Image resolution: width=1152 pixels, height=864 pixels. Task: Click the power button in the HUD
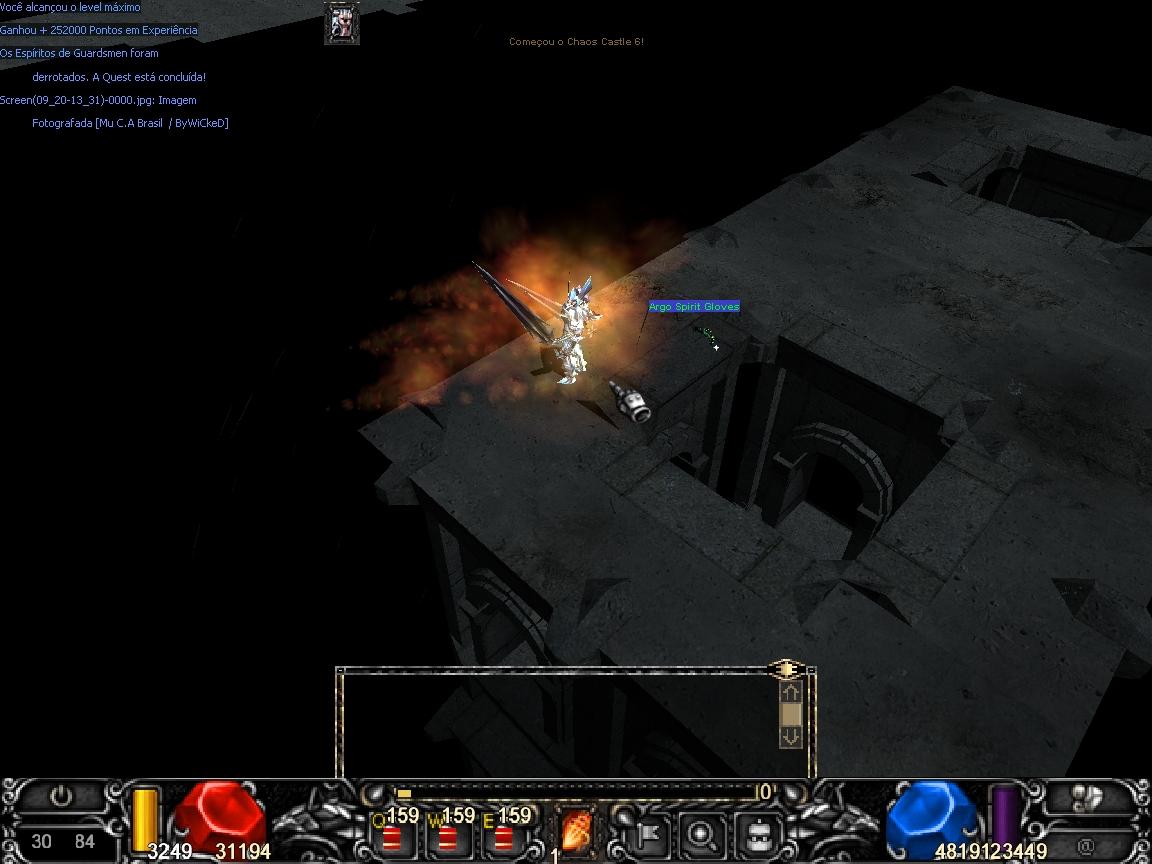(x=62, y=797)
